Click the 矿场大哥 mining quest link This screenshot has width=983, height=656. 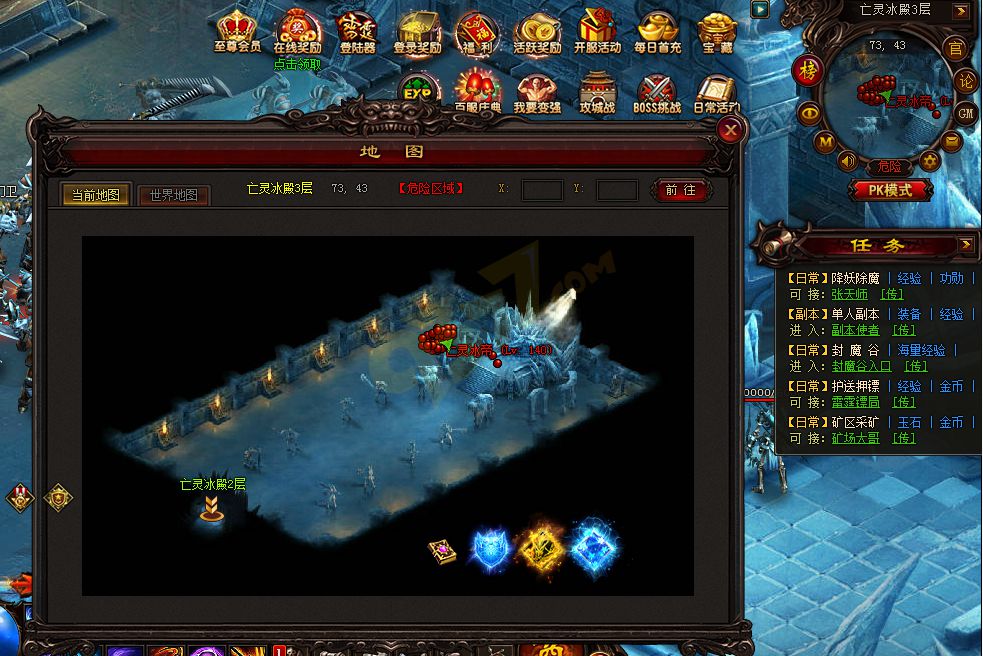(855, 438)
